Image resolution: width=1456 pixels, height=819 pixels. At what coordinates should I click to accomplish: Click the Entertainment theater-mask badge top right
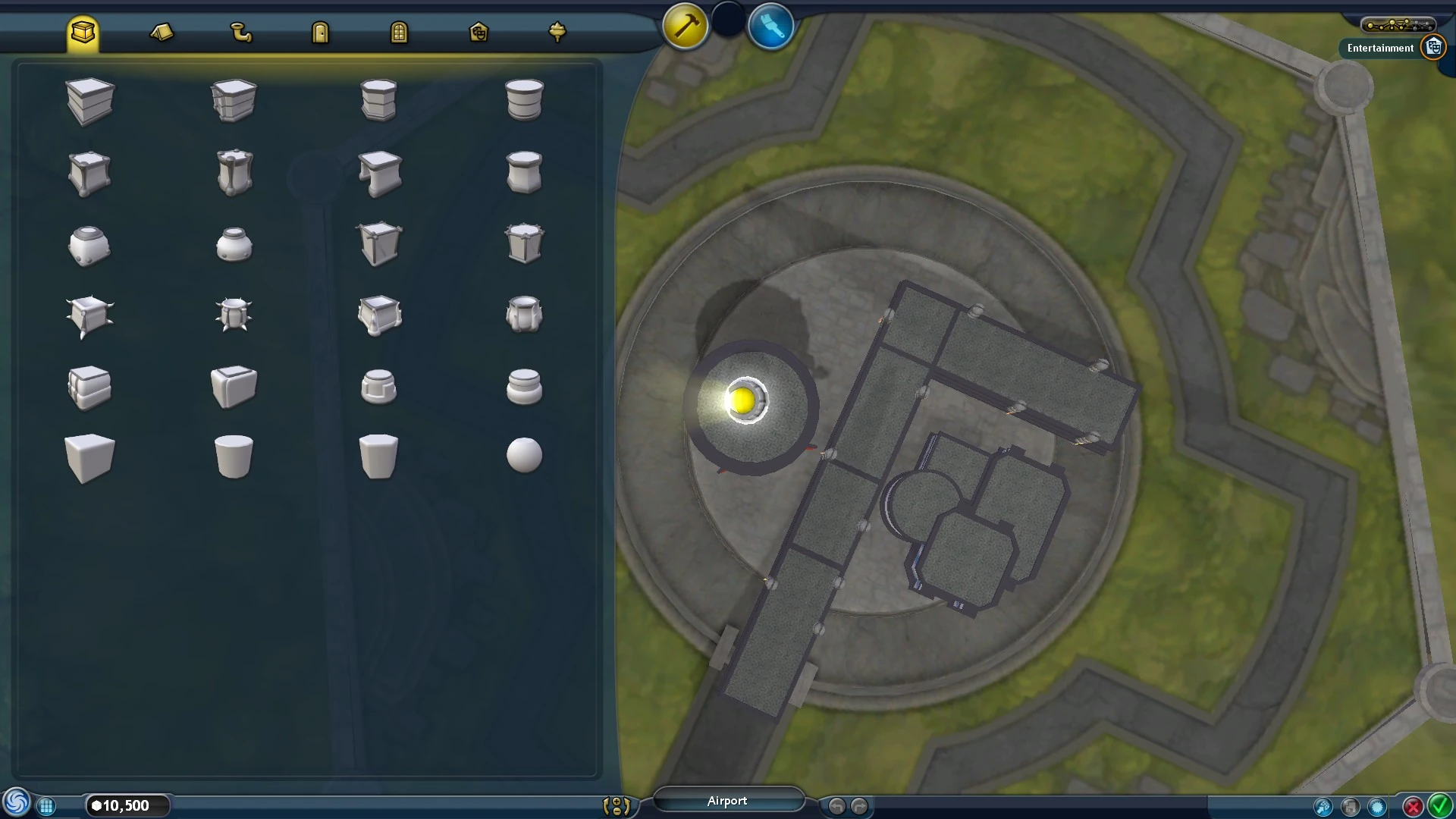point(1432,46)
